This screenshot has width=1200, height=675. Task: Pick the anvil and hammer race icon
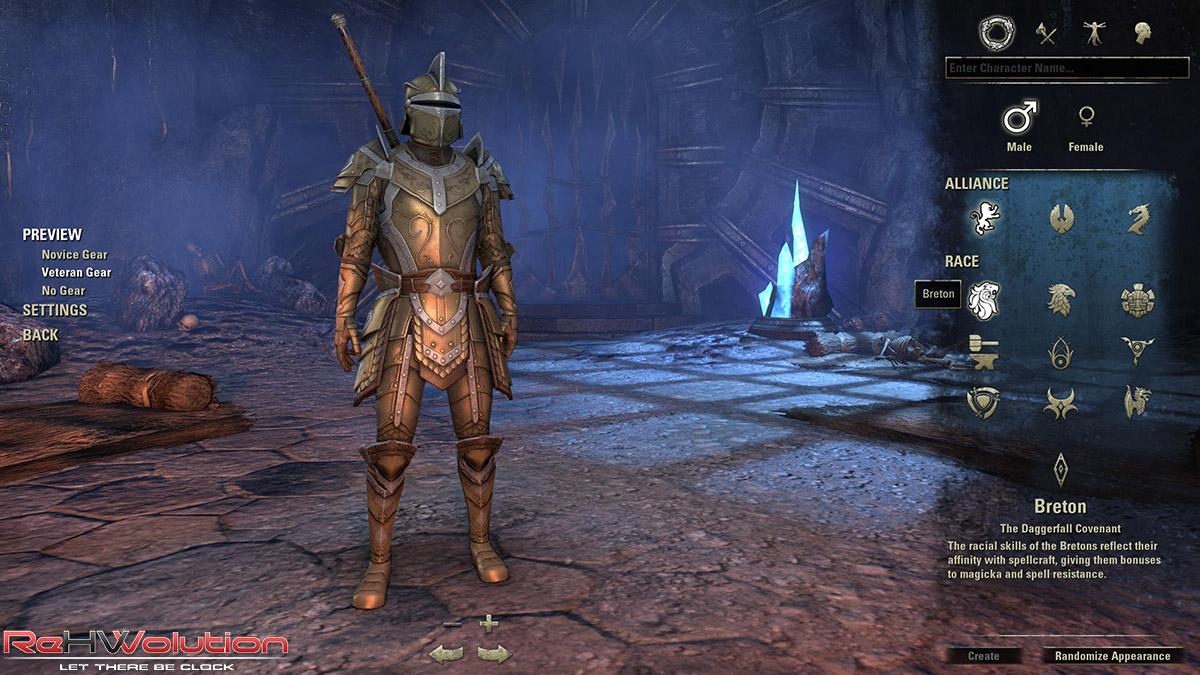pos(984,350)
